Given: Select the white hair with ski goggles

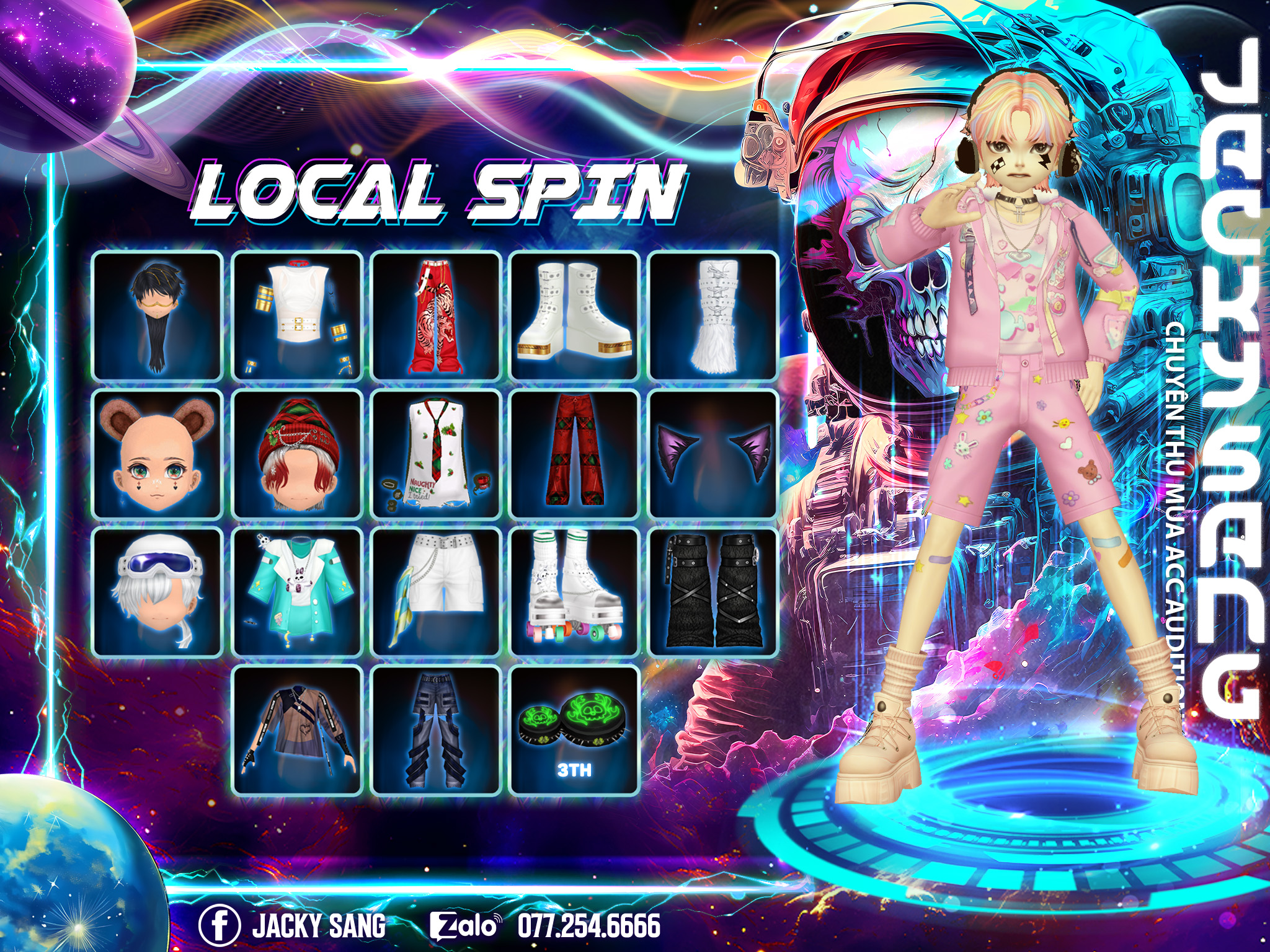Looking at the screenshot, I should [x=158, y=592].
